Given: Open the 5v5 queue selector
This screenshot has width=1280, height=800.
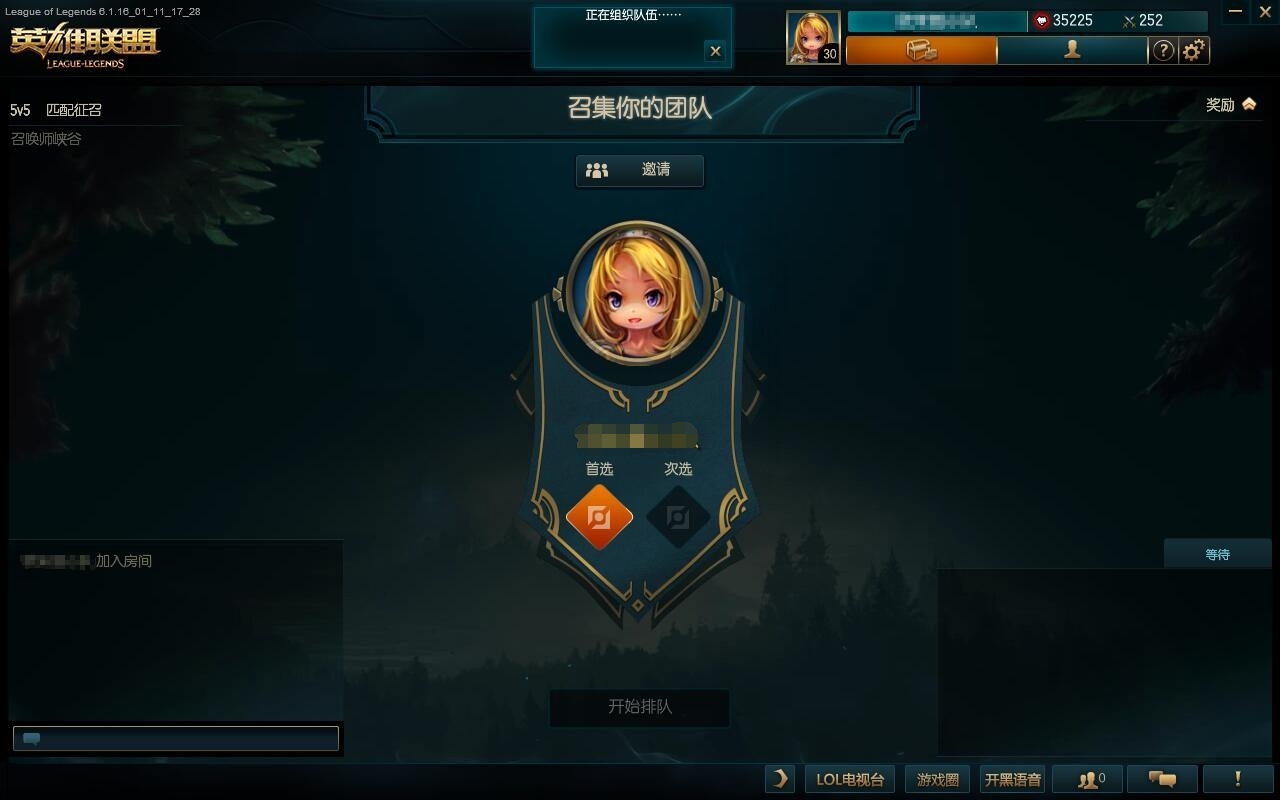Looking at the screenshot, I should pos(20,110).
